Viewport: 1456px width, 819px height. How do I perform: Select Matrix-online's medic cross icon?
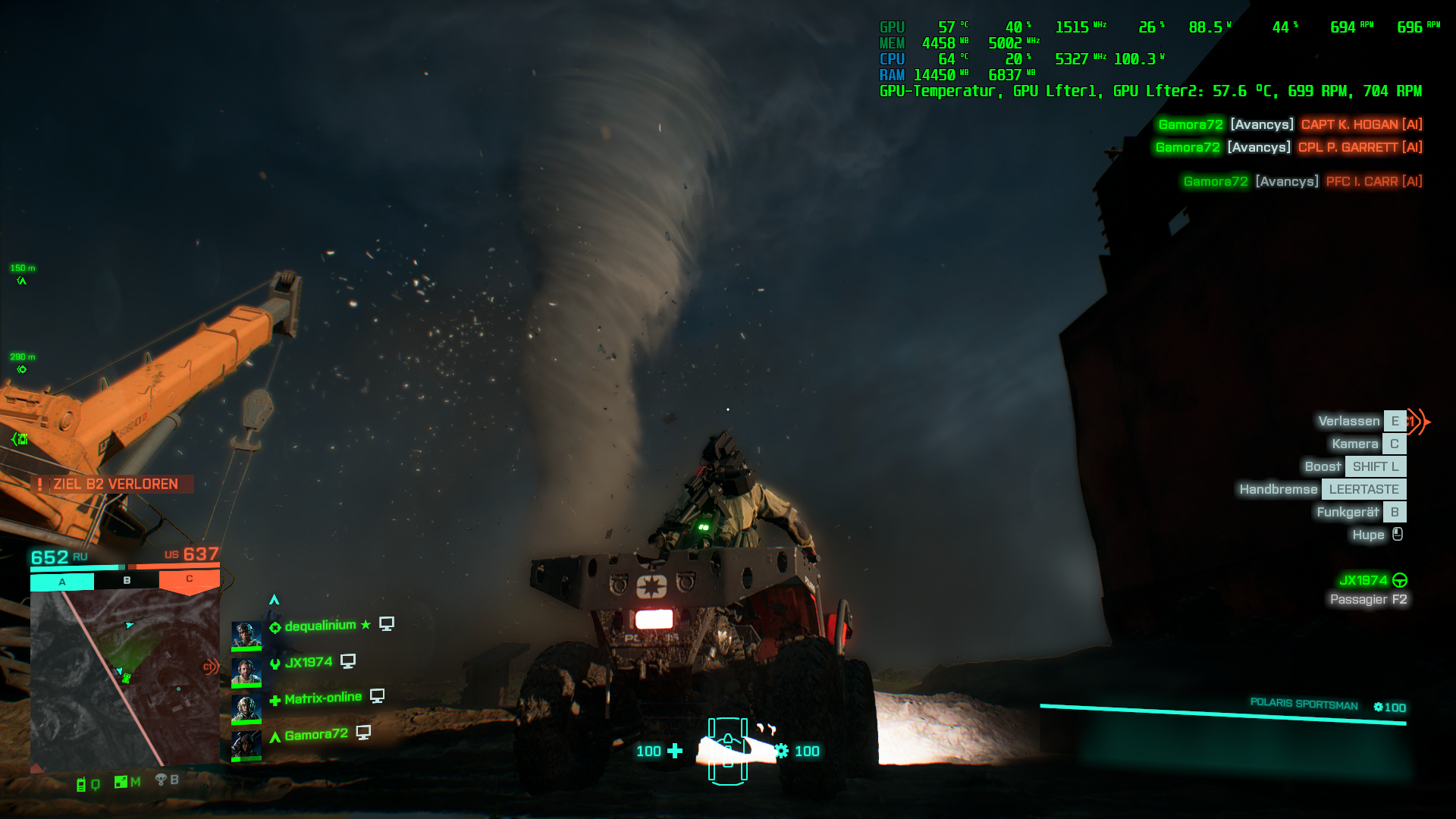point(275,700)
